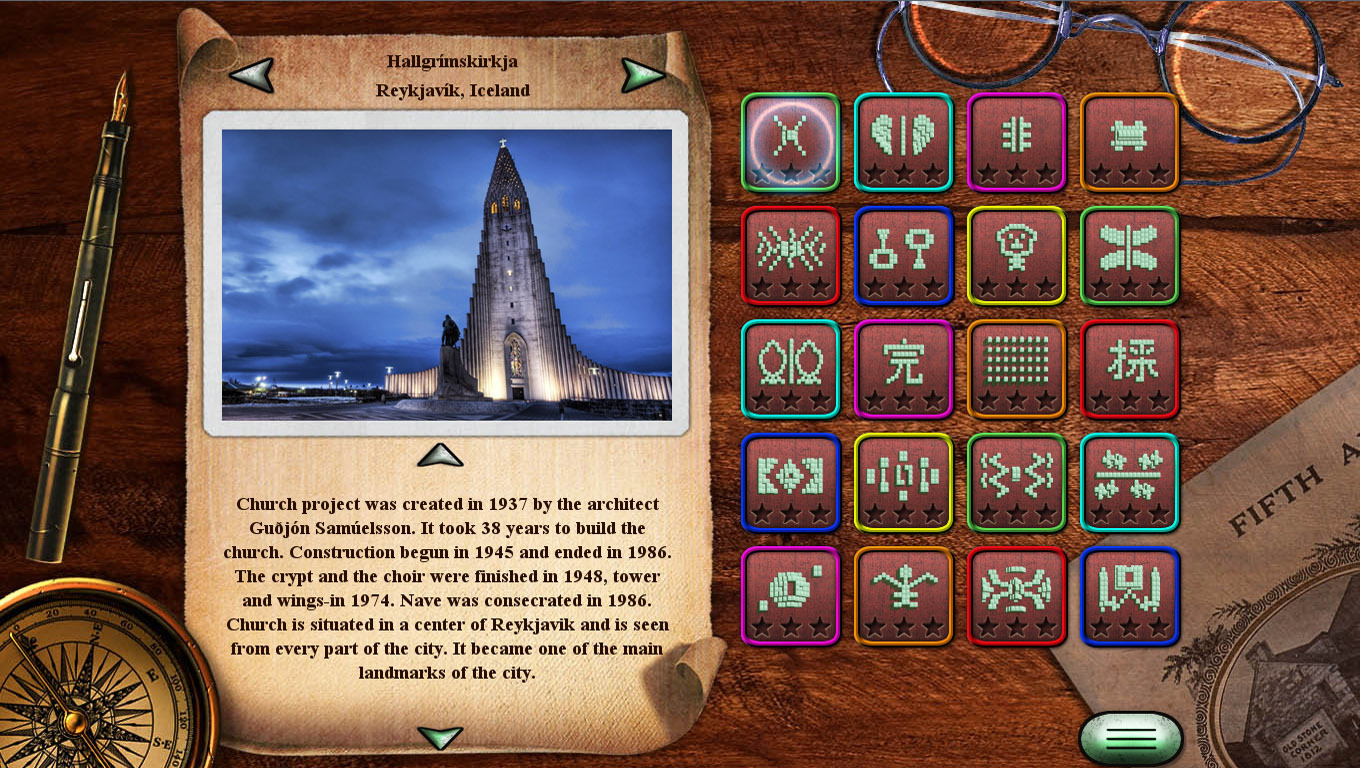This screenshot has width=1360, height=768.
Task: Go to the next landmark with right arrow
Action: (642, 74)
